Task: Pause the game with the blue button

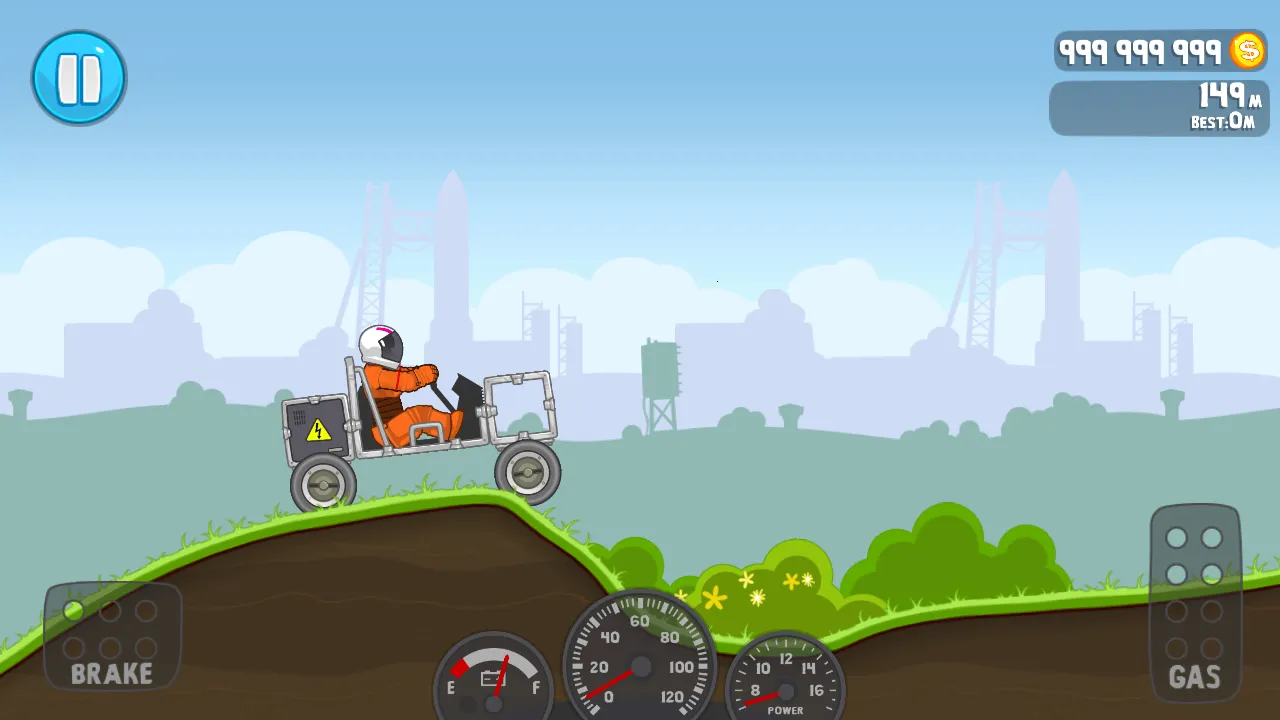Action: click(79, 78)
